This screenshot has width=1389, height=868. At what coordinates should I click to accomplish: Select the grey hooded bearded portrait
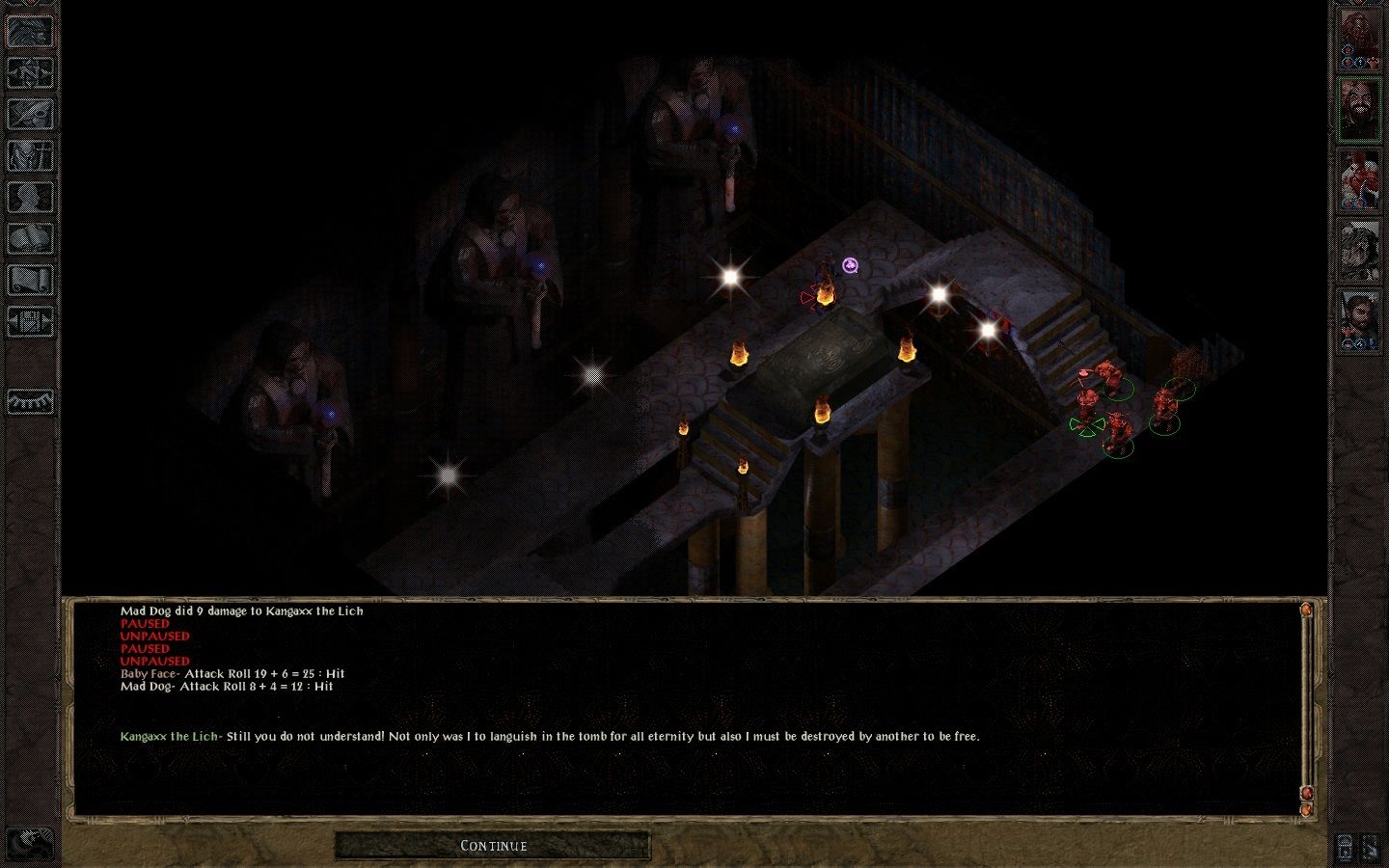(1359, 249)
